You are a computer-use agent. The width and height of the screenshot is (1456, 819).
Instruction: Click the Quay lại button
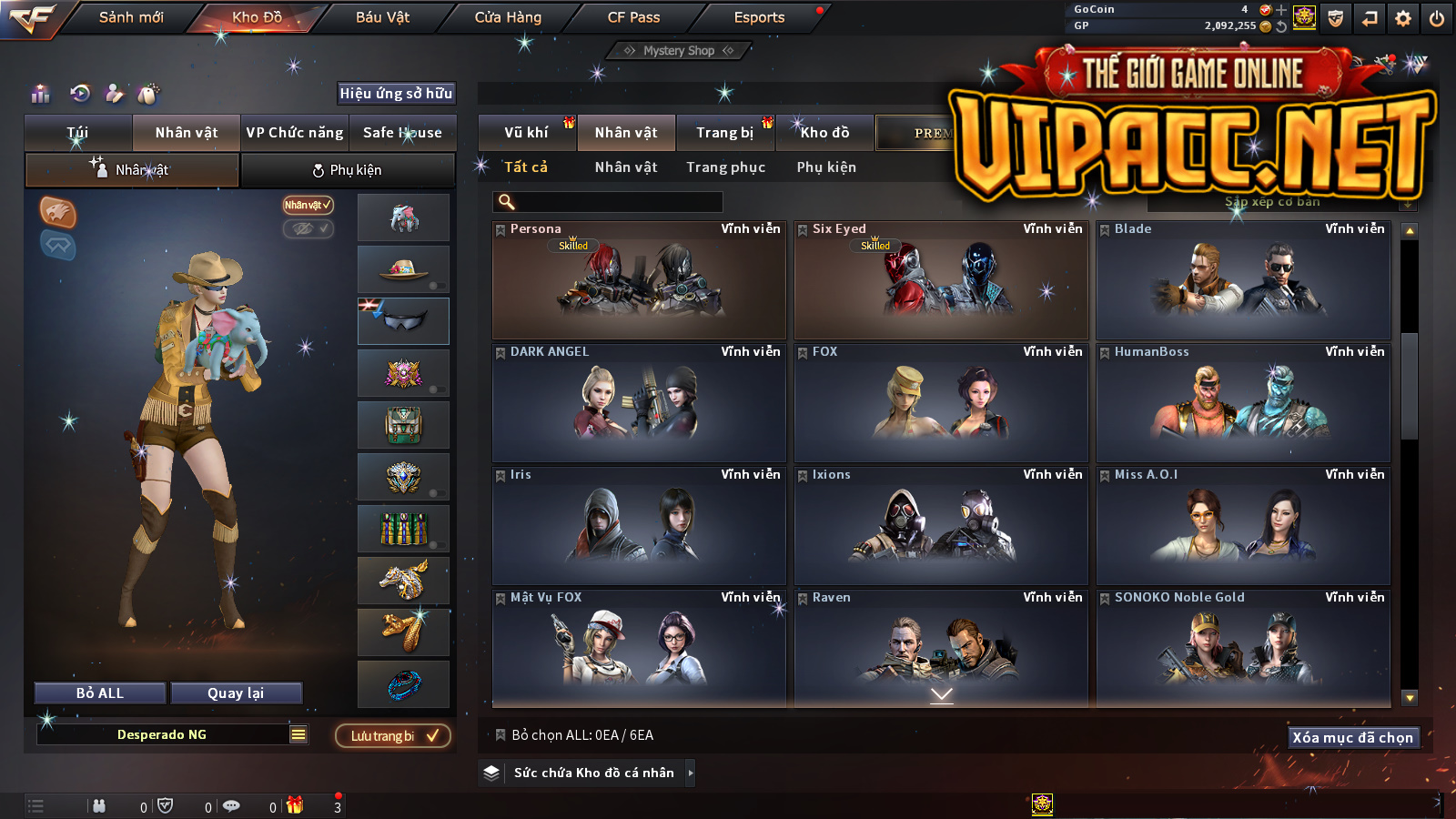pyautogui.click(x=236, y=693)
